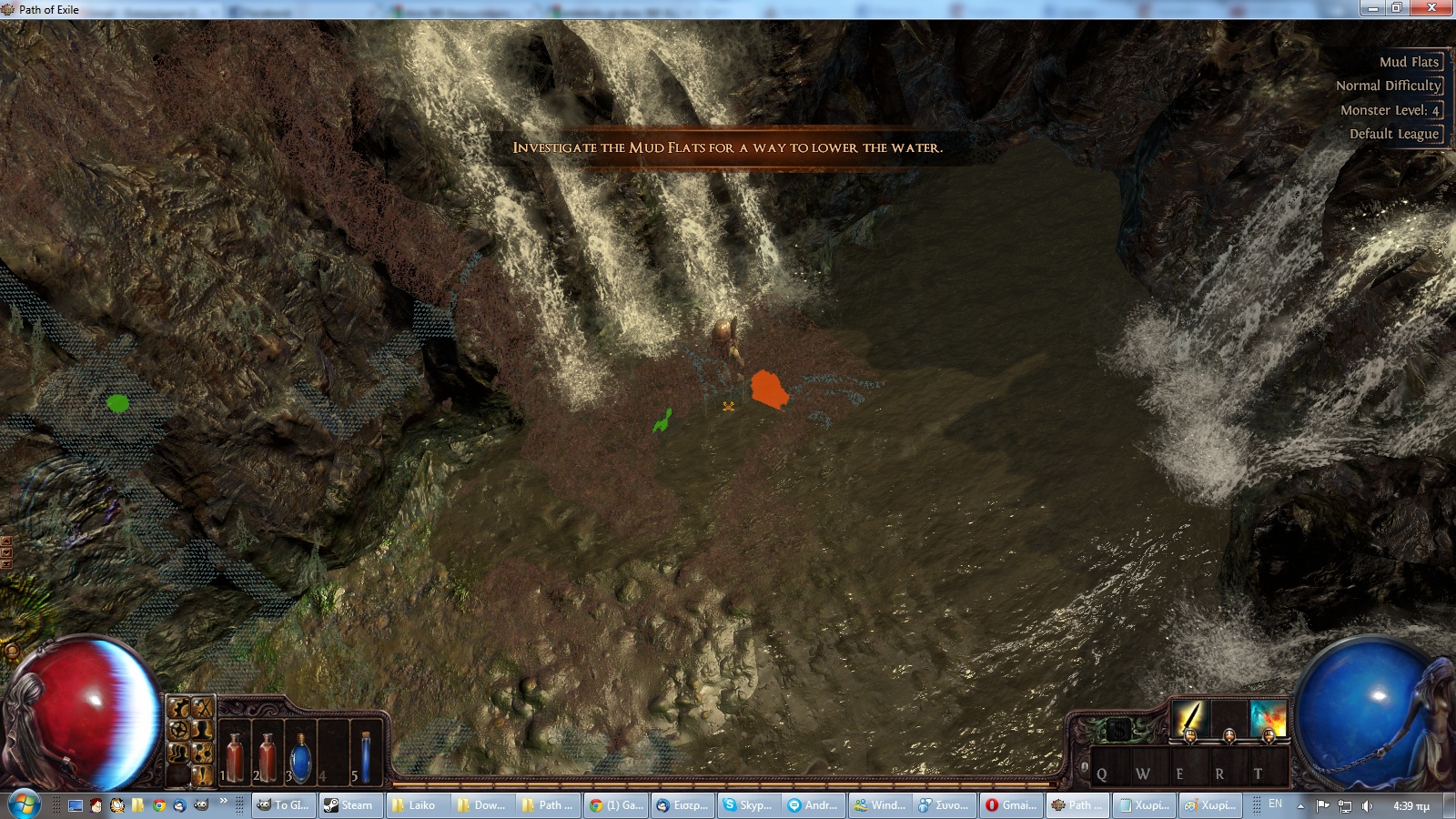1456x819 pixels.
Task: Open skill selection orb under the sword skill
Action: tap(1190, 735)
